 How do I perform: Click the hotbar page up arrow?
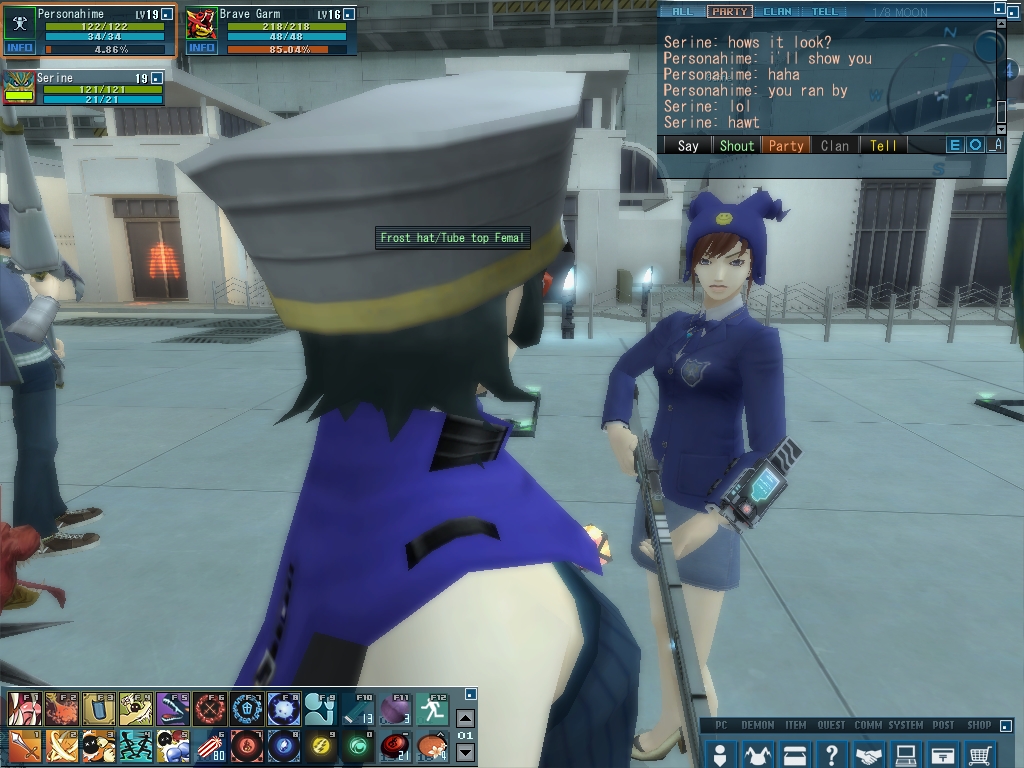pyautogui.click(x=465, y=718)
